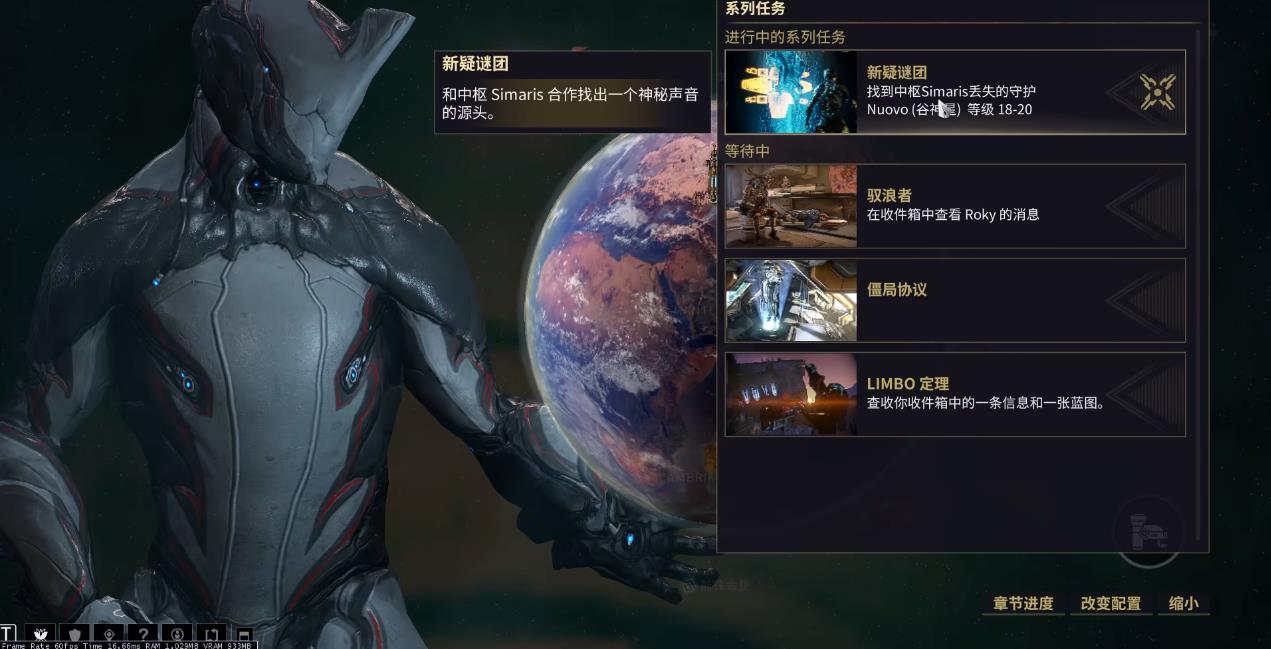The width and height of the screenshot is (1271, 649).
Task: Click the T icon in bottom toolbar
Action: tap(8, 634)
